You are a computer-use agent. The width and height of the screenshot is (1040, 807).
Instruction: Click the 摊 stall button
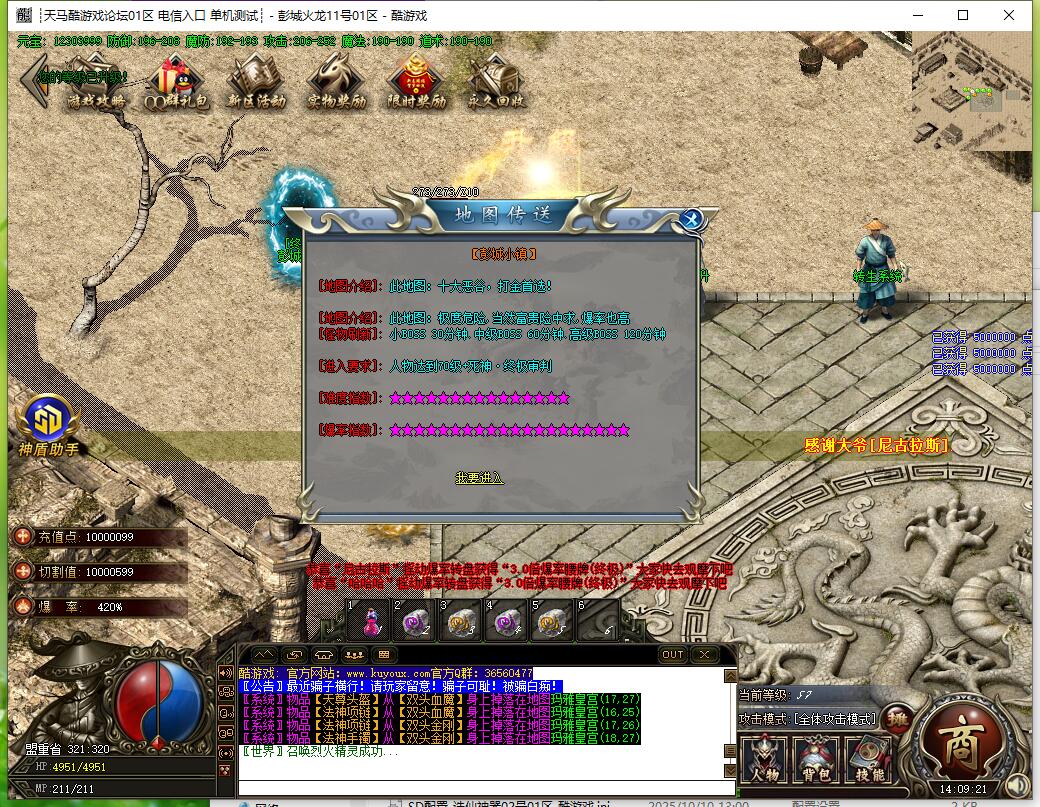pos(898,719)
